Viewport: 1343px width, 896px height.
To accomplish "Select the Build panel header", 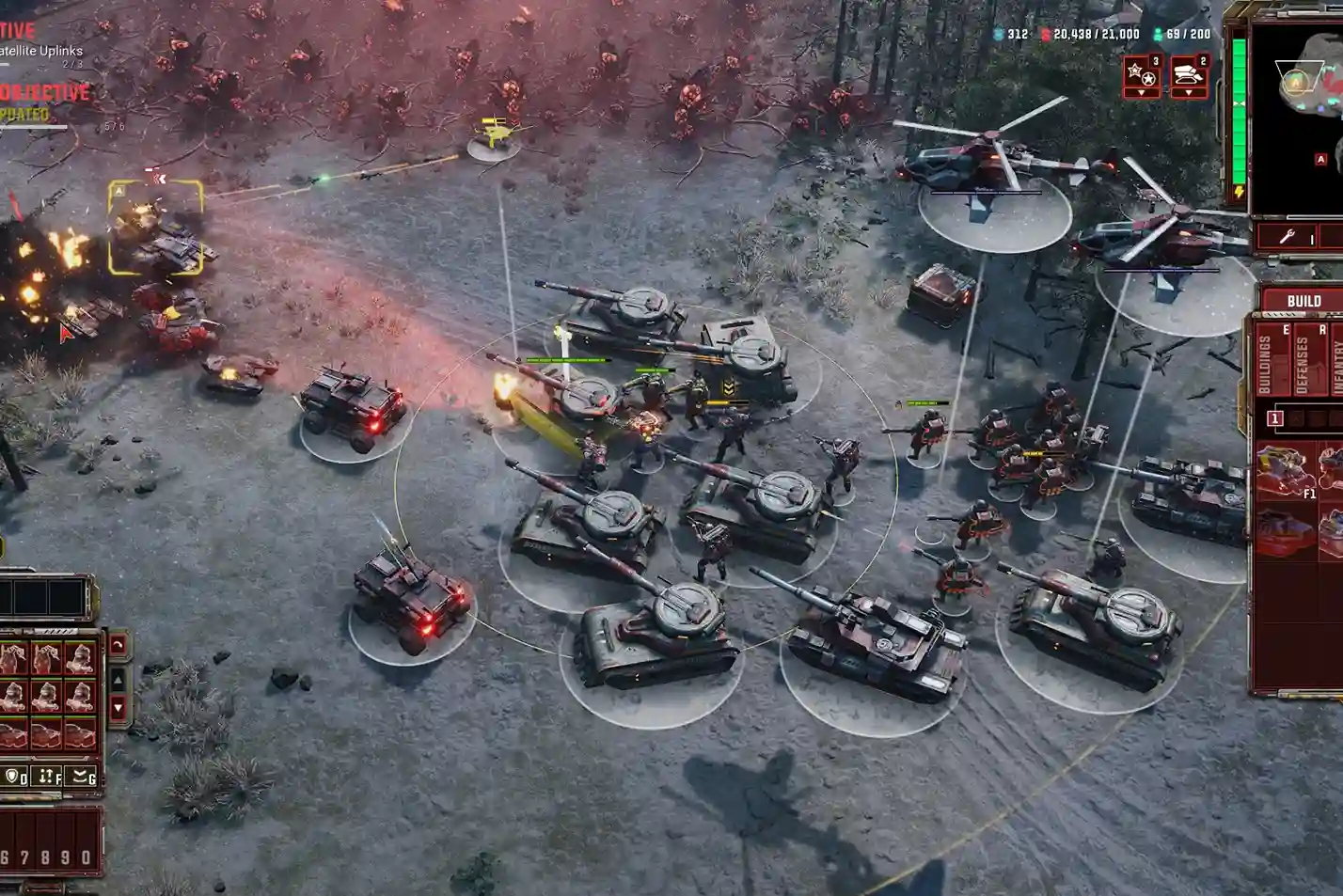I will pyautogui.click(x=1303, y=301).
